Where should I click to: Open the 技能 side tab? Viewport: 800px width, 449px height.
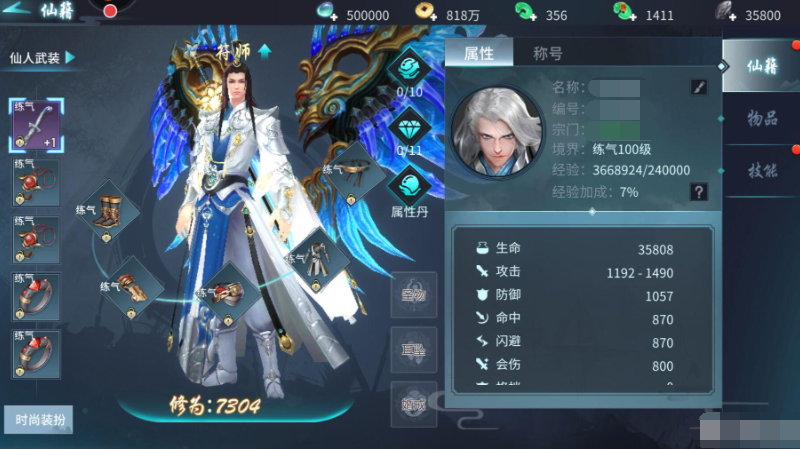click(x=762, y=170)
